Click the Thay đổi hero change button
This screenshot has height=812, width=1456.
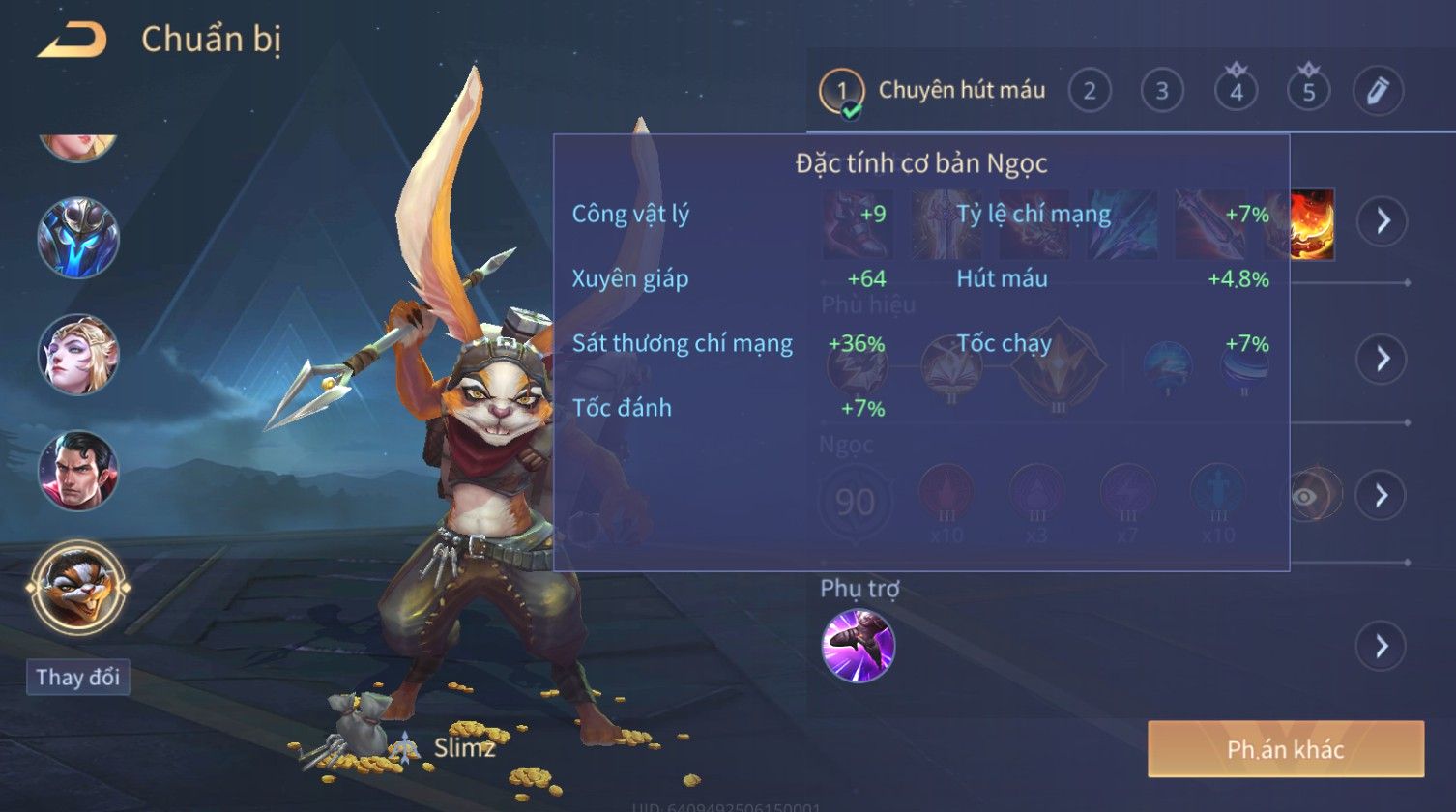pos(77,677)
